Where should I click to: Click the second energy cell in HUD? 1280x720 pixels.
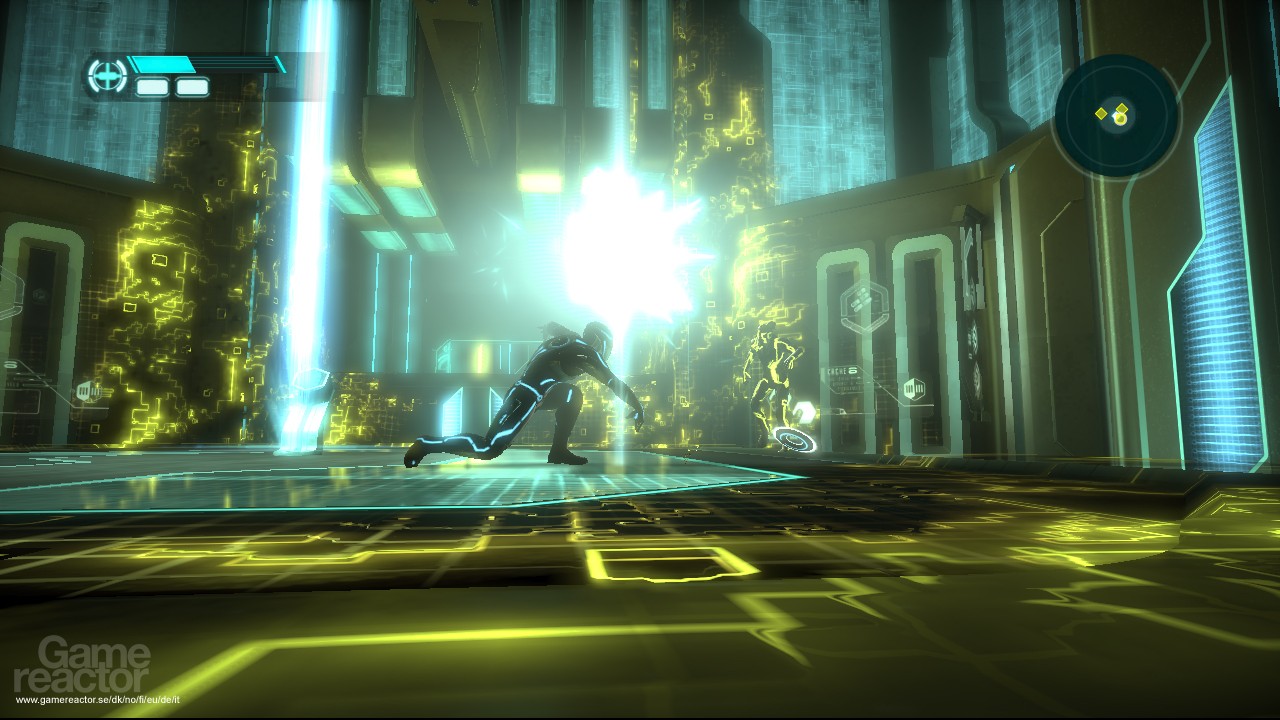point(190,84)
